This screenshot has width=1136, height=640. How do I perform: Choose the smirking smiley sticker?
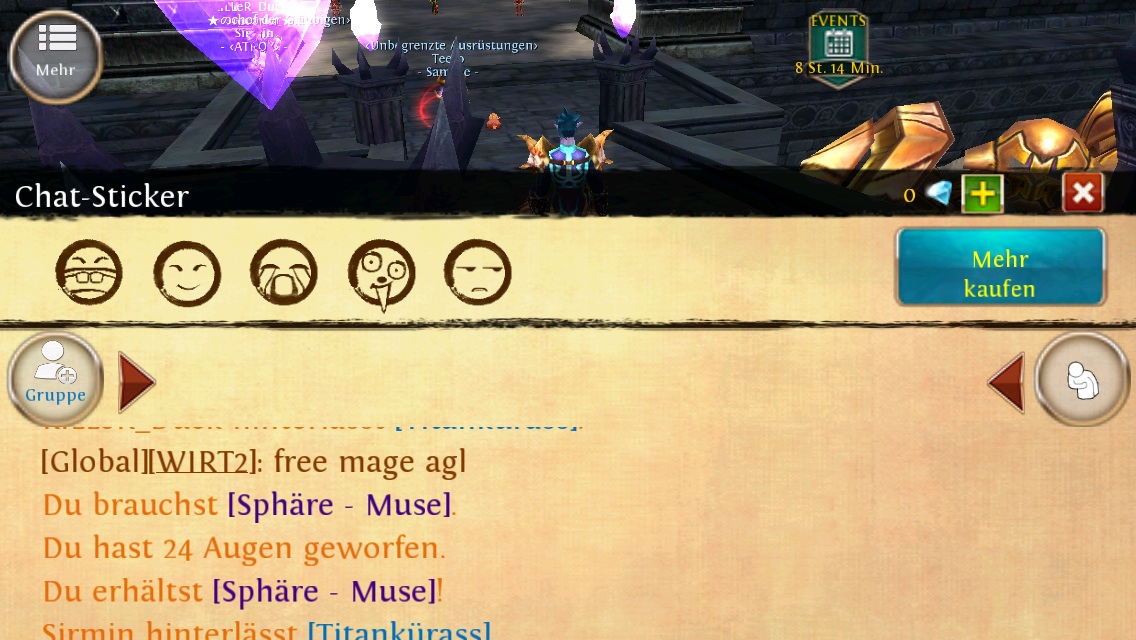(x=187, y=273)
